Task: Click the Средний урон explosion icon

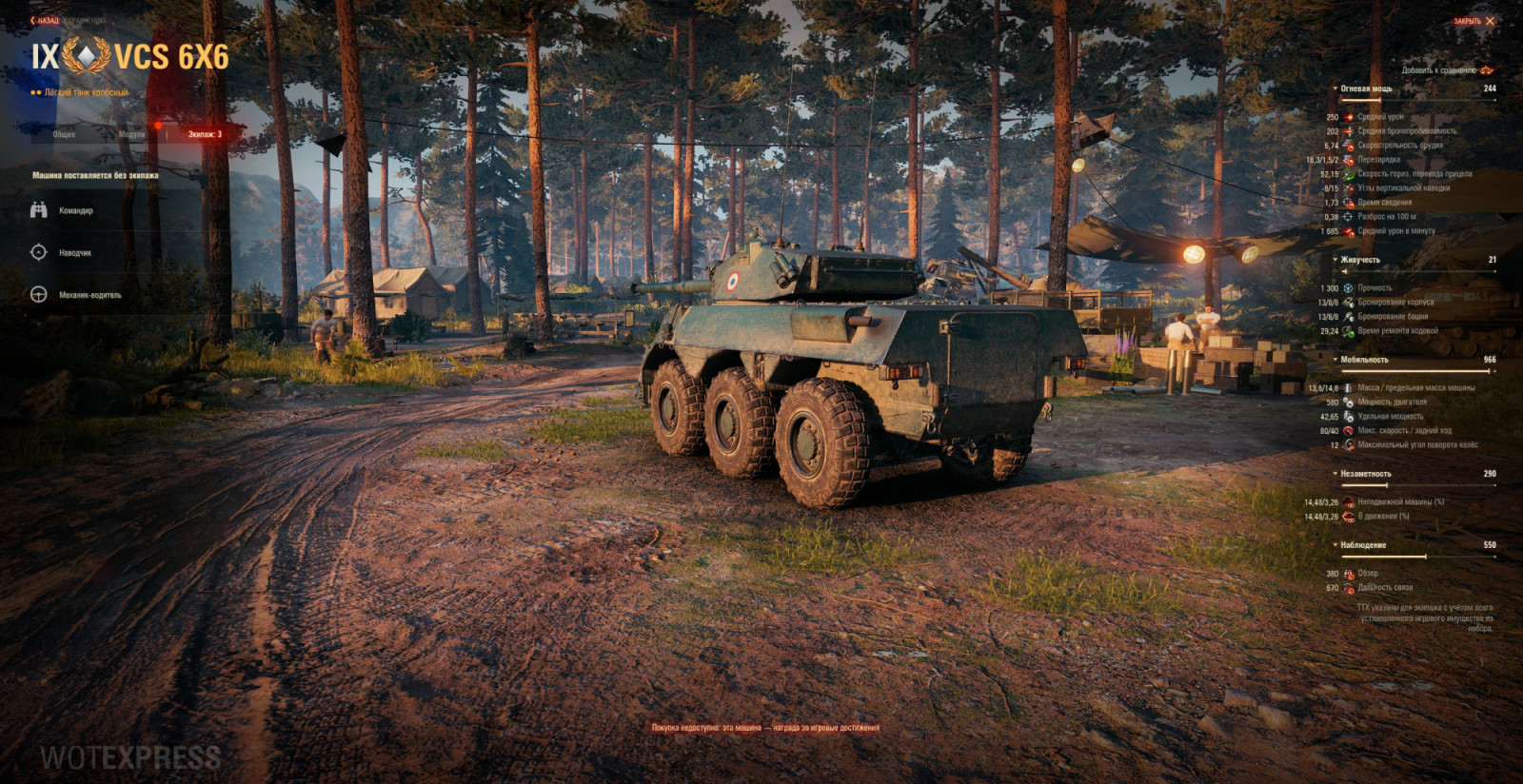Action: point(1348,117)
